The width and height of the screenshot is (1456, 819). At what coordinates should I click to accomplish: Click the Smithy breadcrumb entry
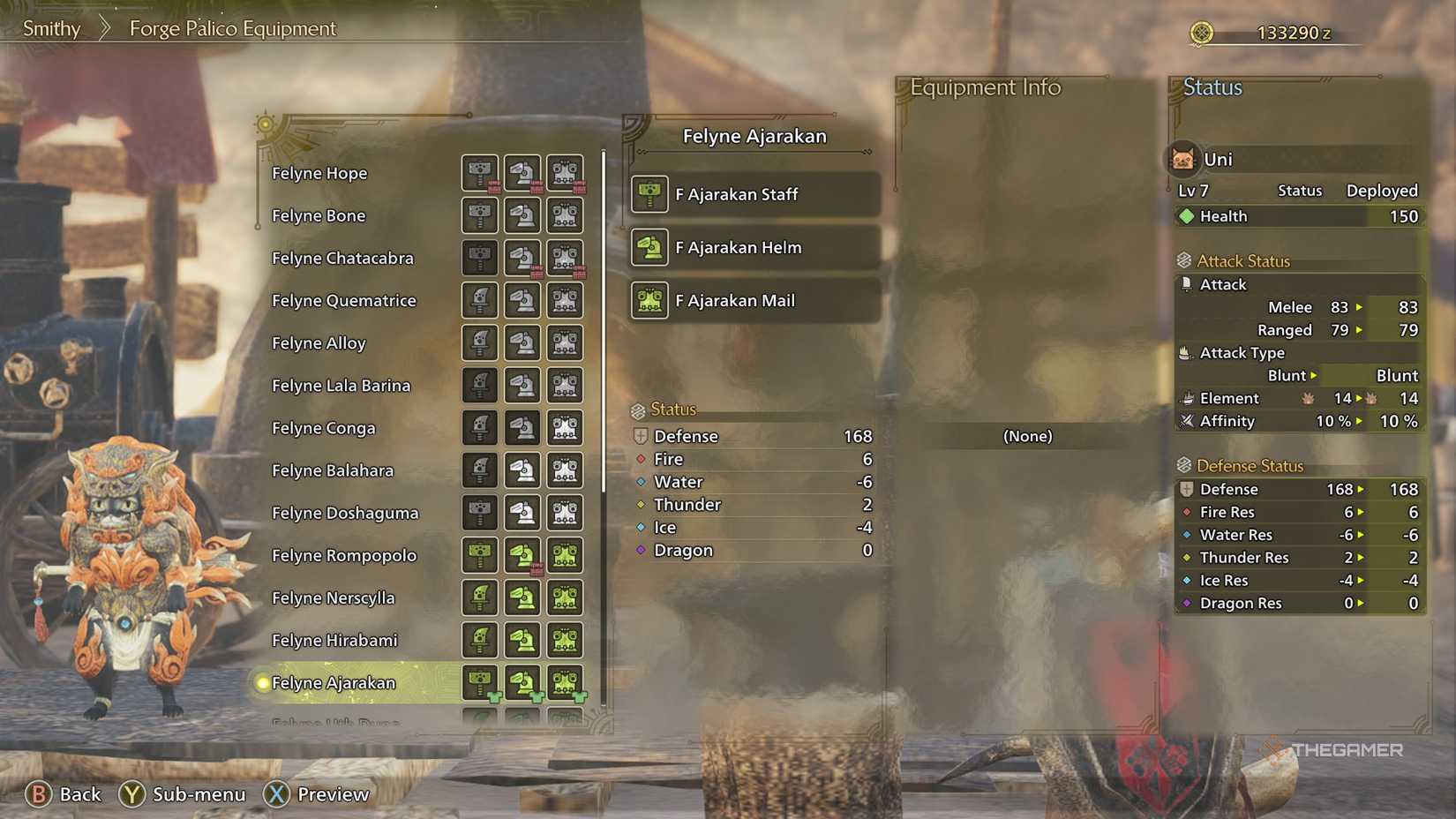coord(50,28)
